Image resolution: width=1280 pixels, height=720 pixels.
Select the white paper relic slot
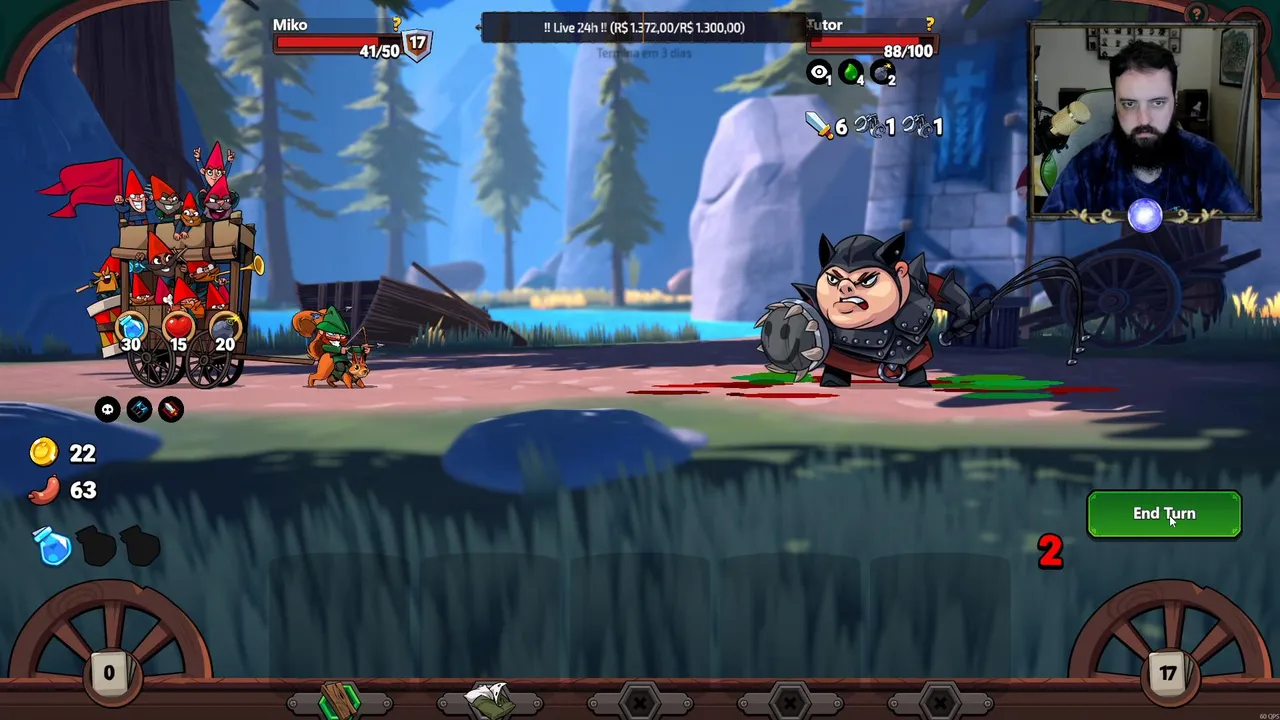tap(489, 701)
